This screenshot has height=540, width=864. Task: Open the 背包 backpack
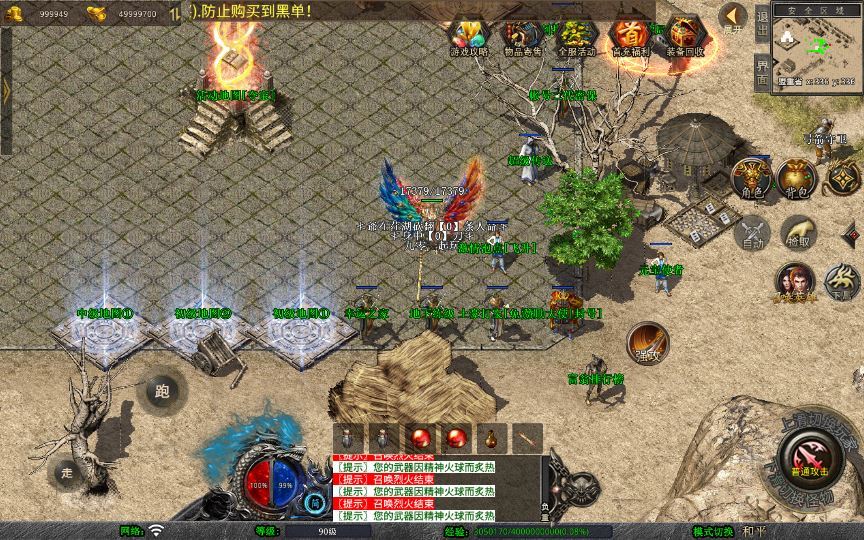796,177
